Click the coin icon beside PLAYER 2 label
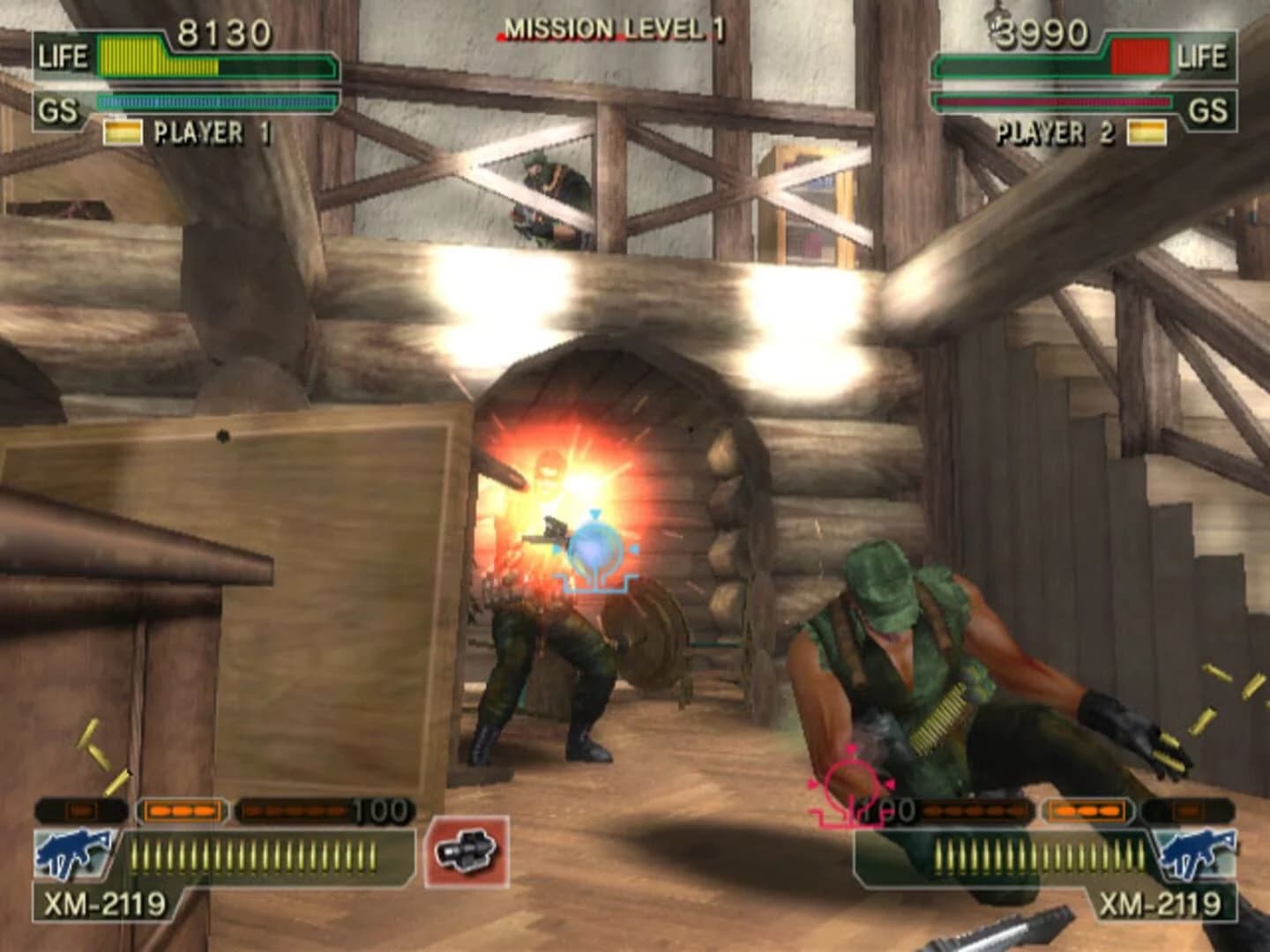Viewport: 1270px width, 952px height. click(x=1147, y=130)
